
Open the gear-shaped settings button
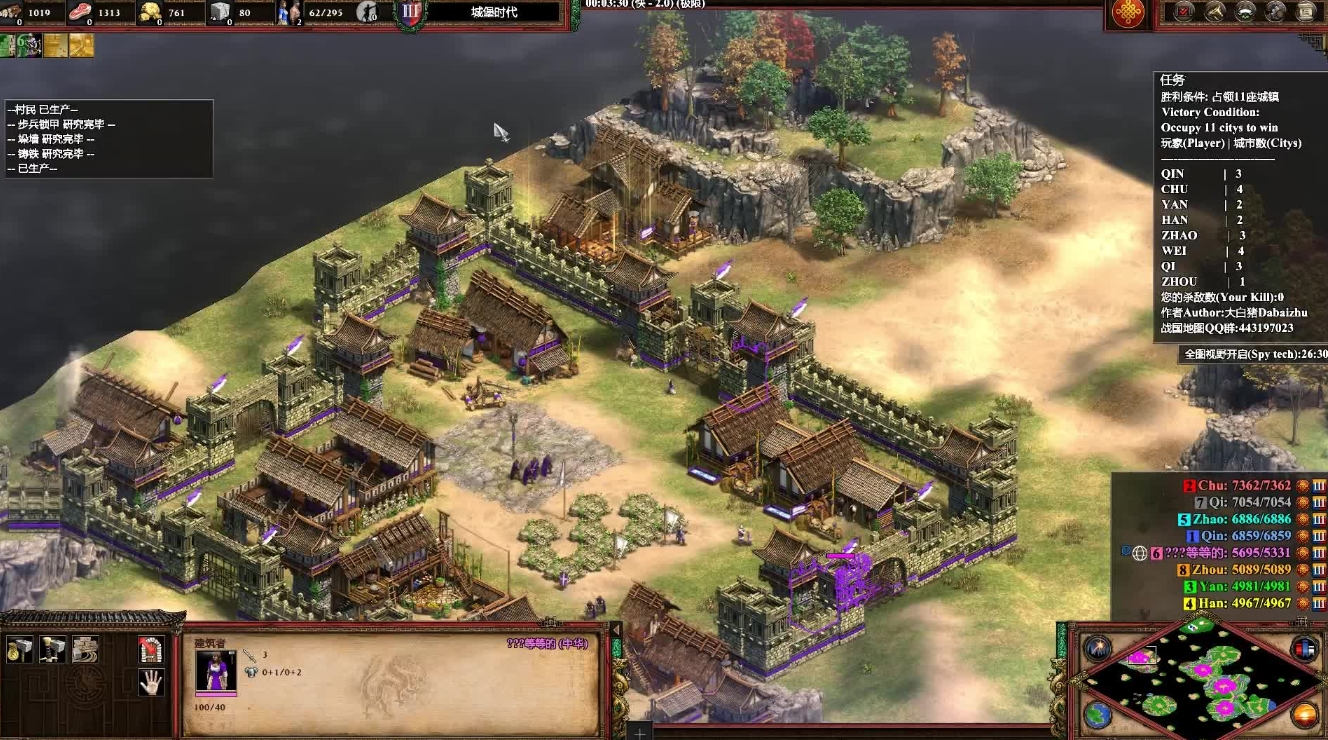click(x=1275, y=12)
